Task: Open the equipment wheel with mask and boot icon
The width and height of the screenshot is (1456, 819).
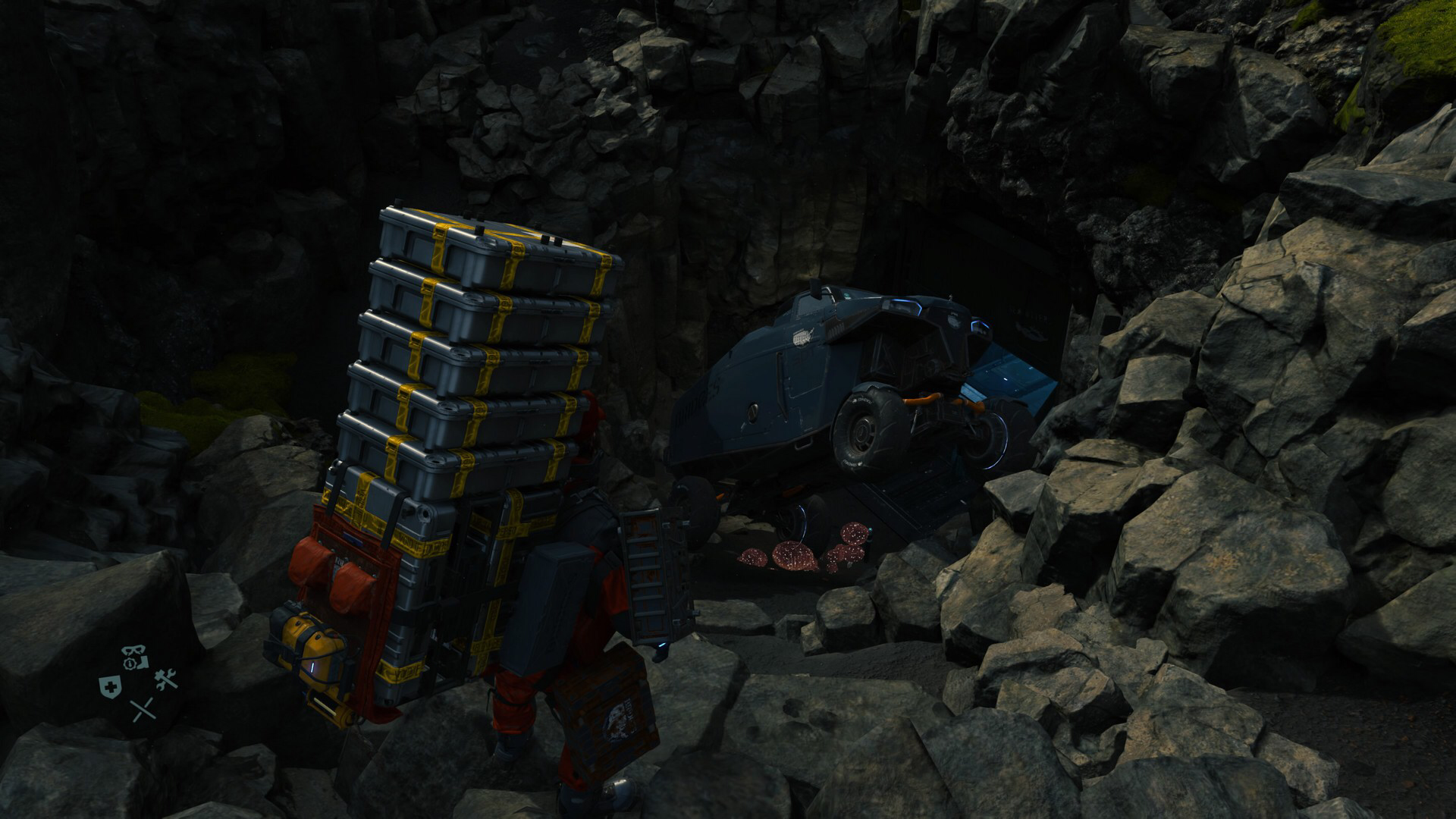Action: tap(136, 659)
